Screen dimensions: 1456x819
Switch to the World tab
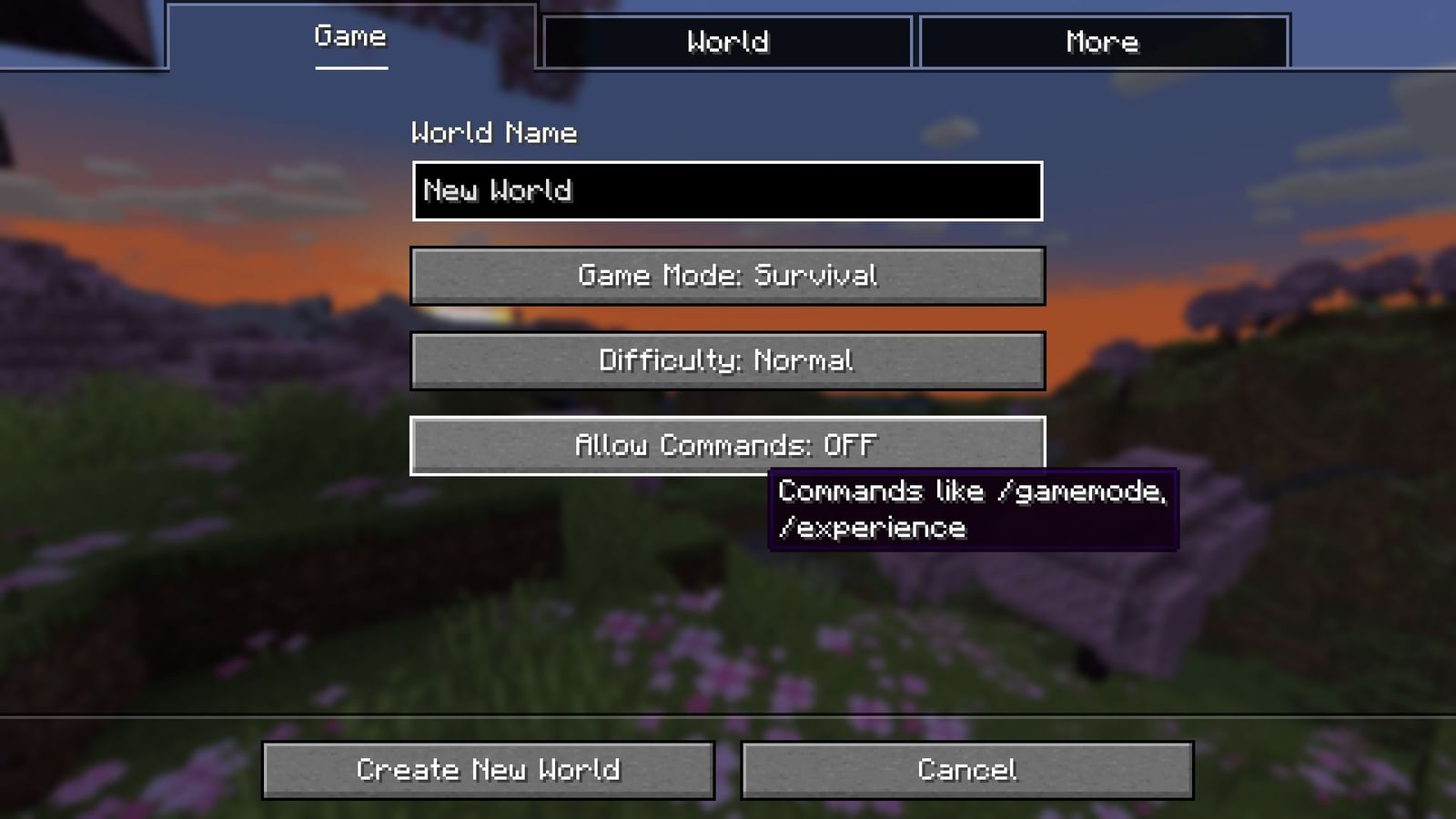click(x=728, y=41)
